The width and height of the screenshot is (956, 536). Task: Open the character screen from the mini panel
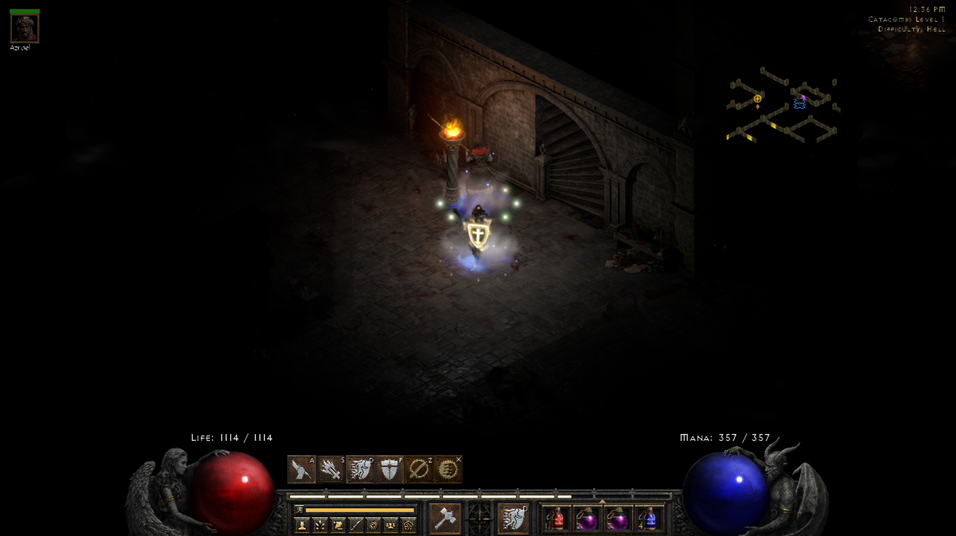[x=302, y=525]
